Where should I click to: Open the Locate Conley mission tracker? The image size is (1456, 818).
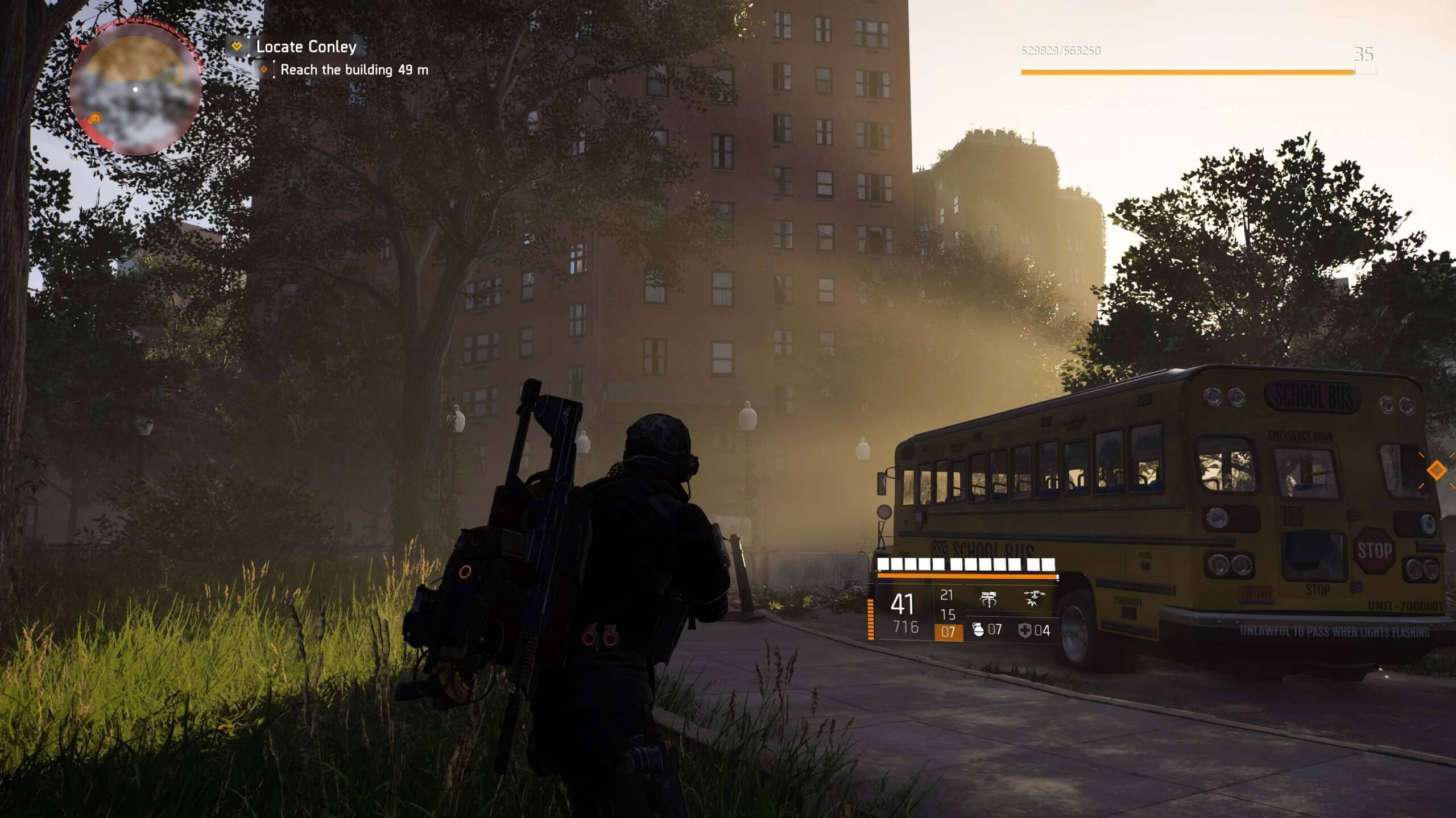click(306, 47)
